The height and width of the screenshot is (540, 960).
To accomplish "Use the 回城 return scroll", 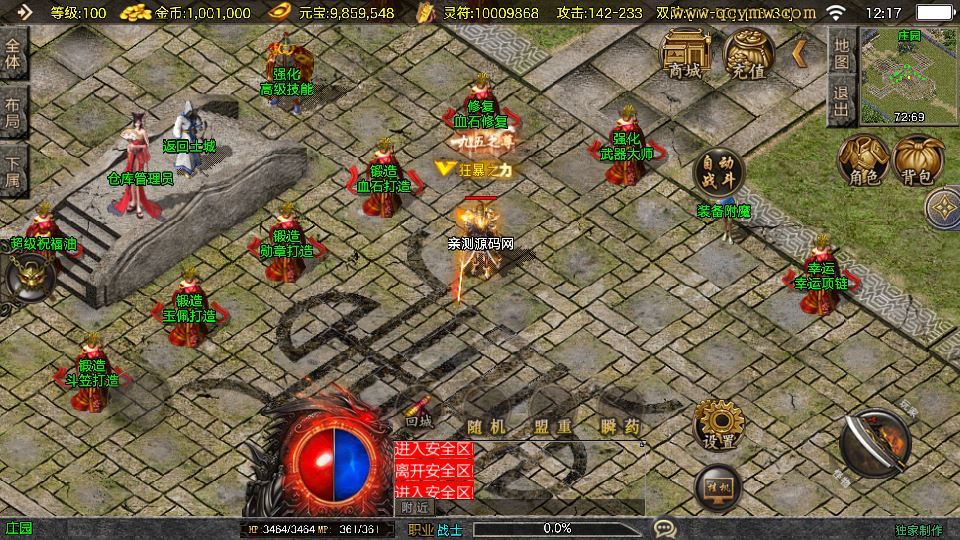I will coord(420,412).
